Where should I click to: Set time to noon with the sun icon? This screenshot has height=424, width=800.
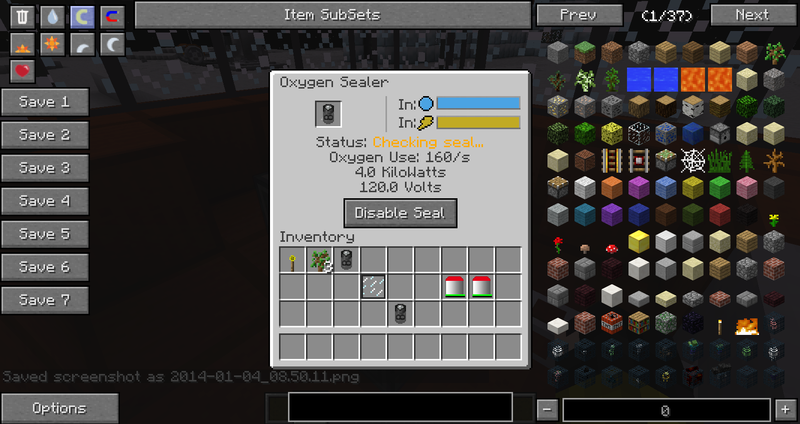(53, 44)
